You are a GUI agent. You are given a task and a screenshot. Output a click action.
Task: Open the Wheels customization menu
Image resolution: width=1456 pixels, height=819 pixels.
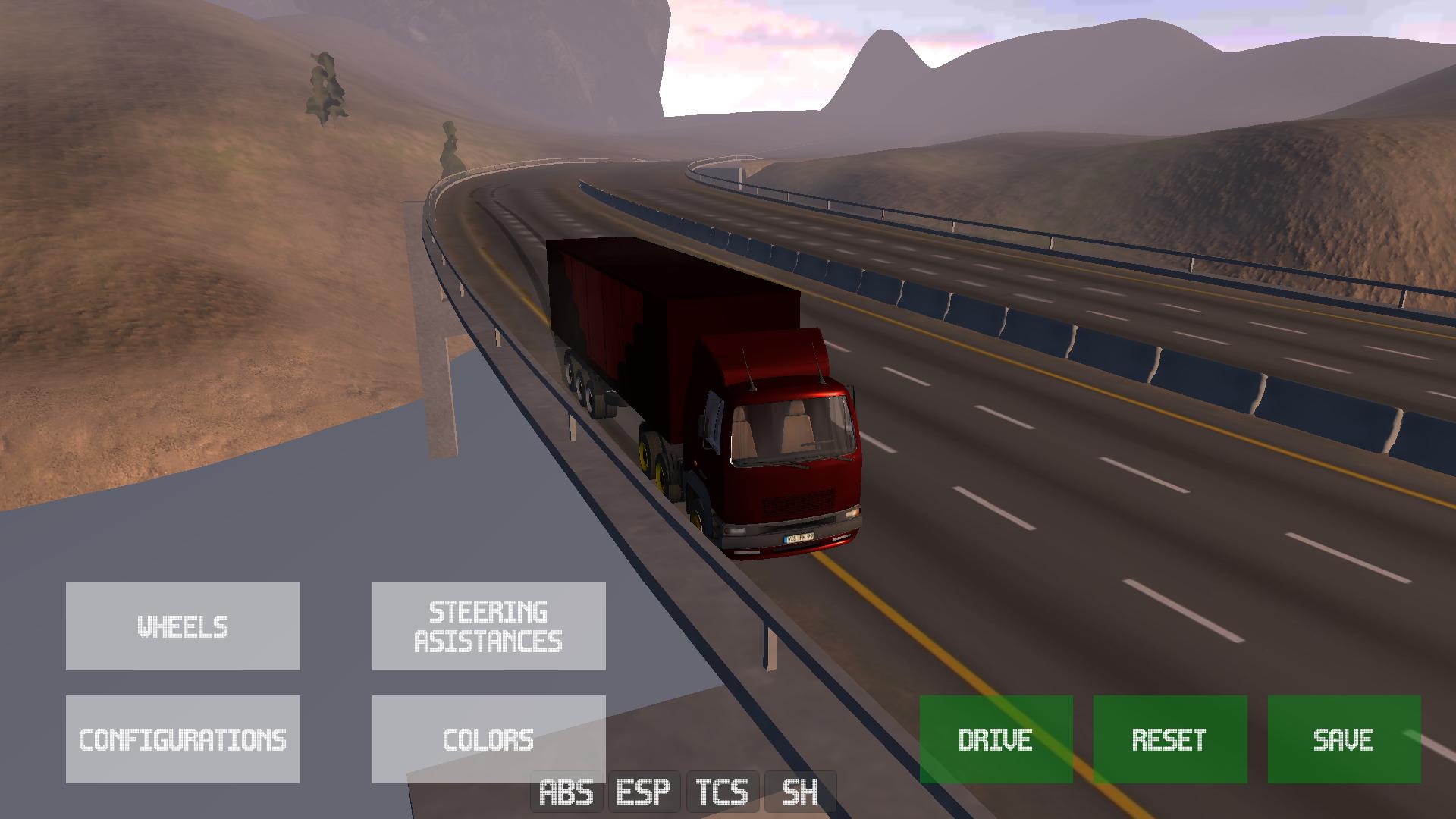click(183, 626)
